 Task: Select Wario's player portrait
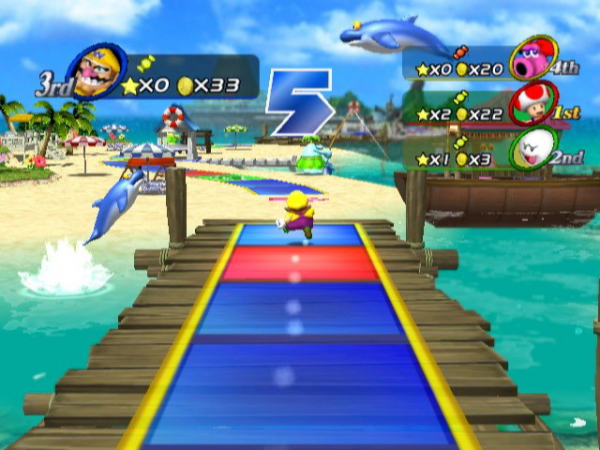97,72
